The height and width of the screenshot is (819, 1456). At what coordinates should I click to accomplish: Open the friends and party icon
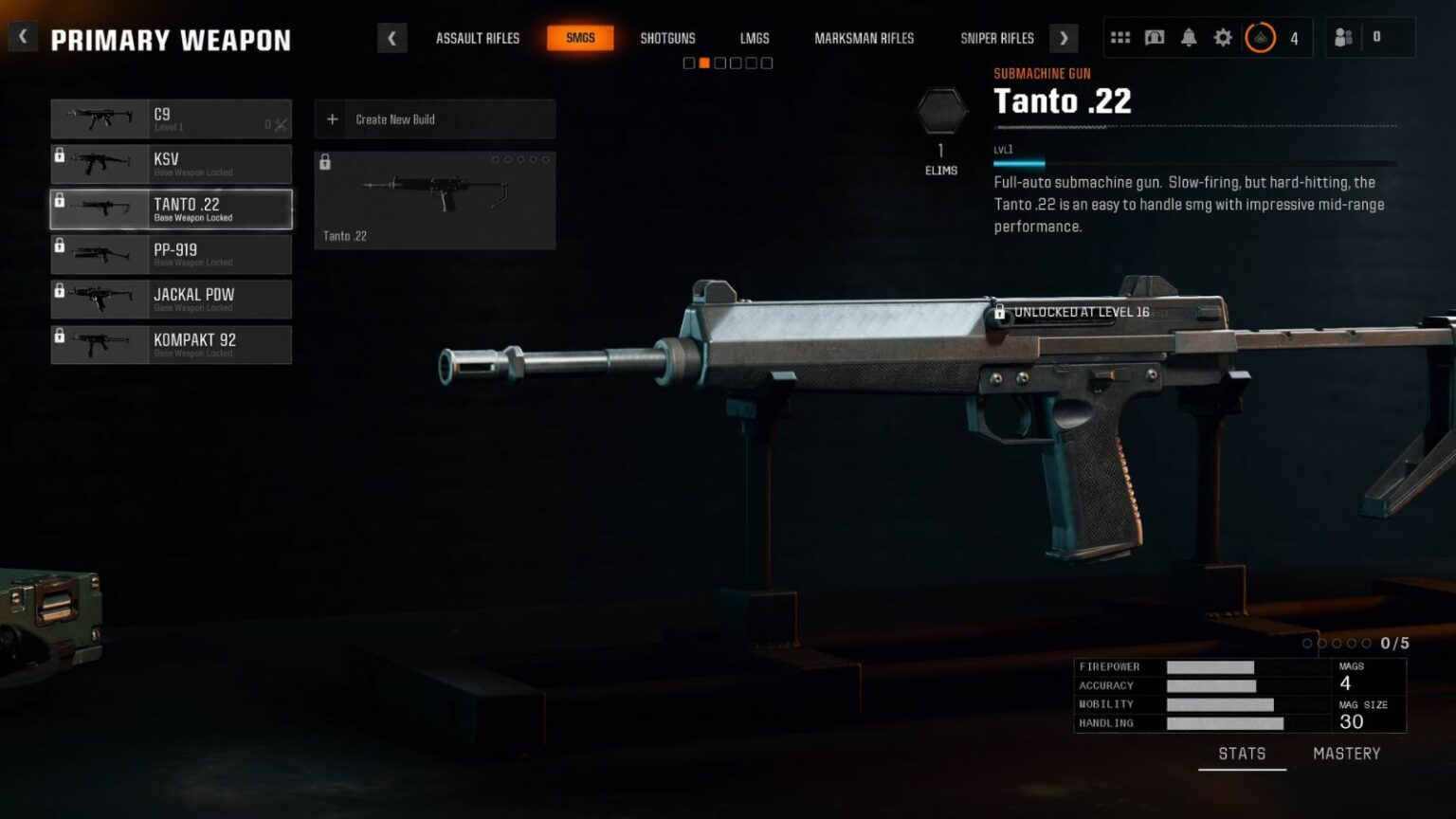(x=1344, y=36)
